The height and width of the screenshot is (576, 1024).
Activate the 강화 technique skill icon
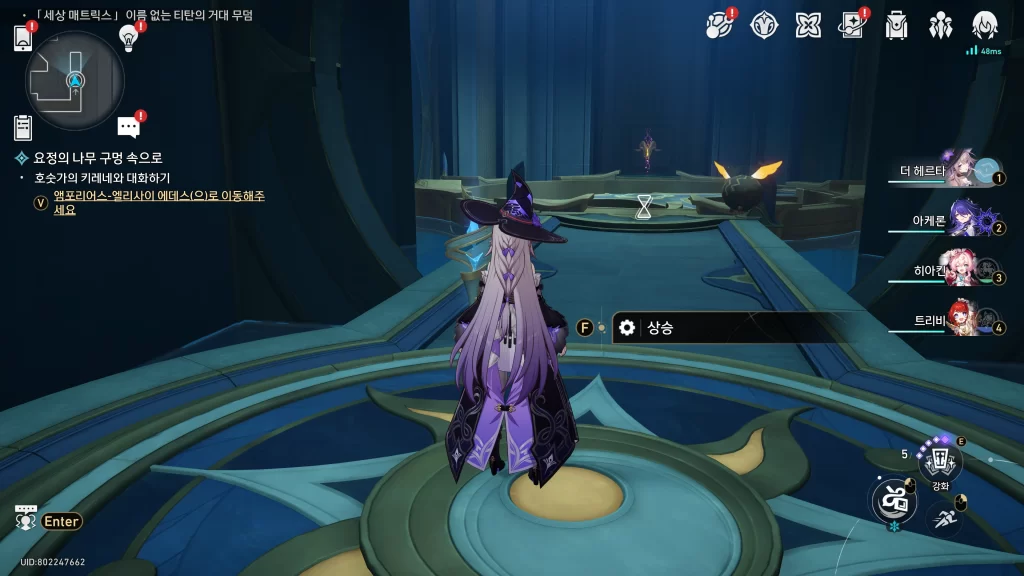click(x=940, y=461)
